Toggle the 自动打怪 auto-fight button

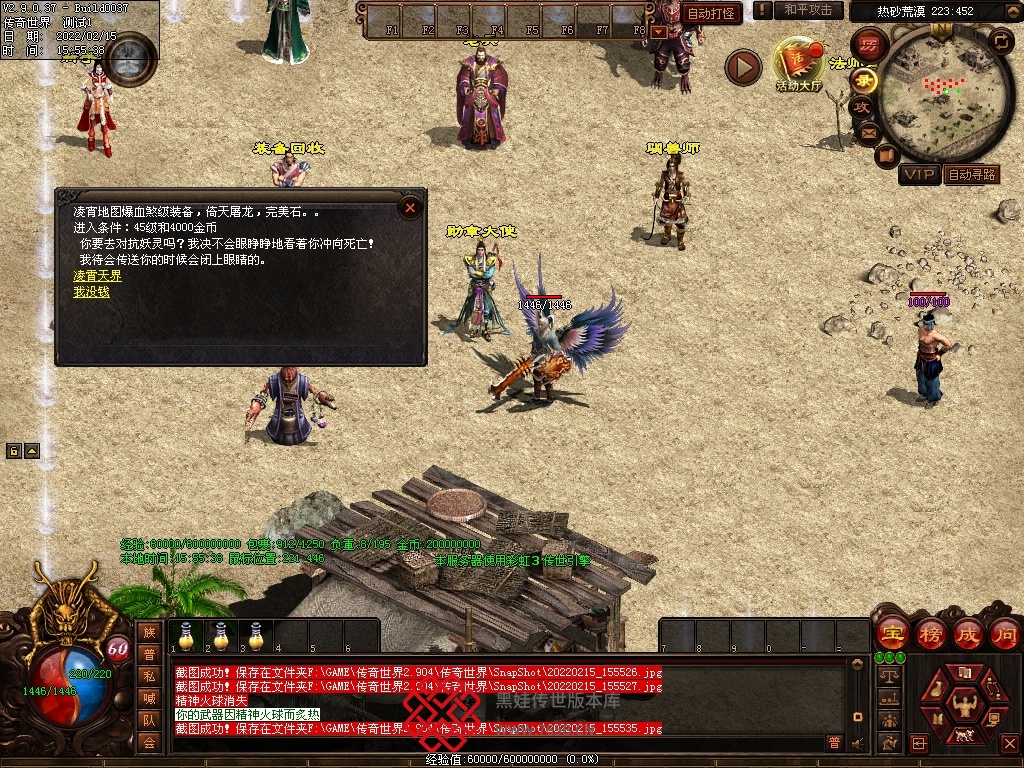coord(712,14)
